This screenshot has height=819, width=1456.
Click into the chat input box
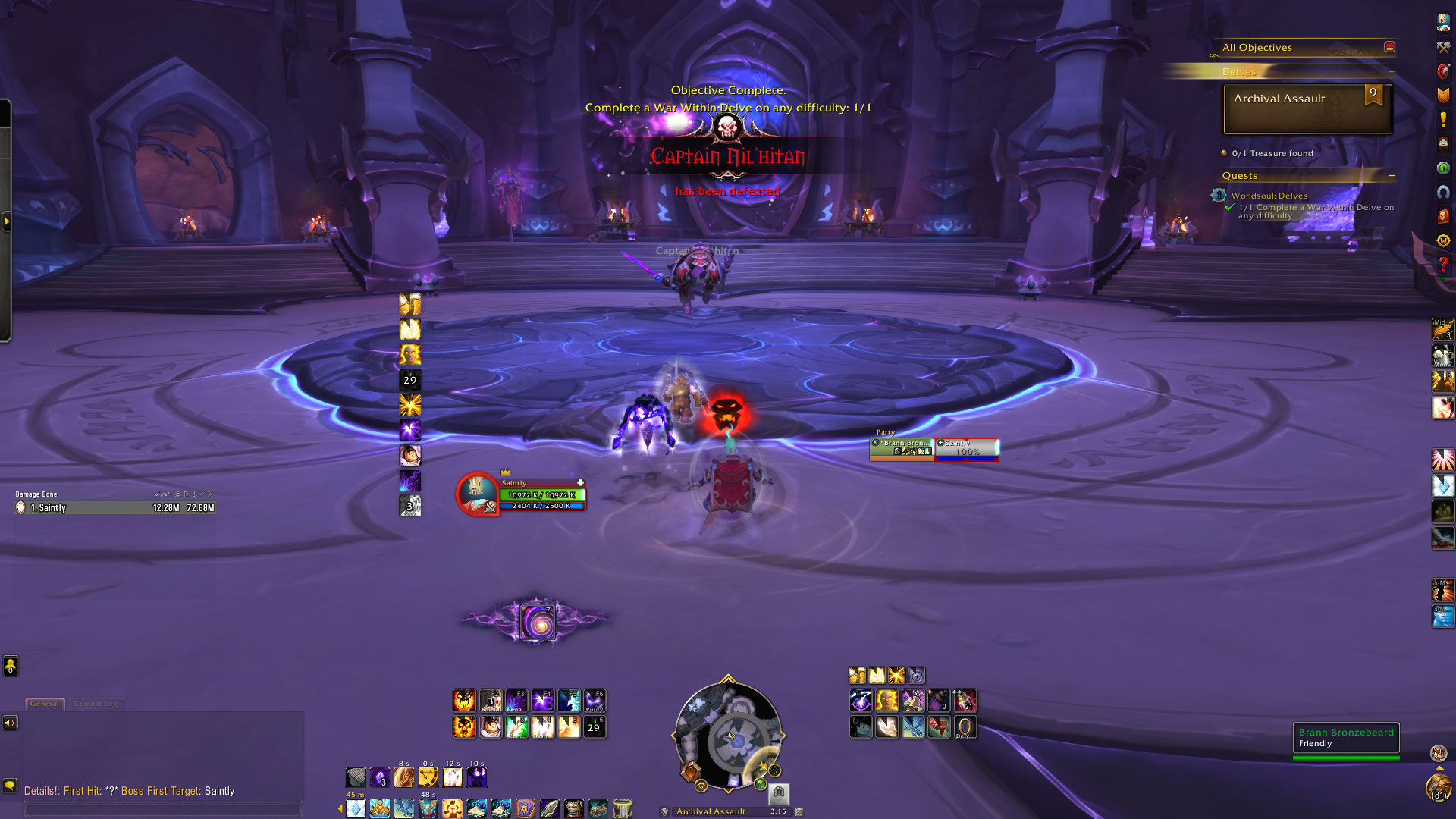163,810
